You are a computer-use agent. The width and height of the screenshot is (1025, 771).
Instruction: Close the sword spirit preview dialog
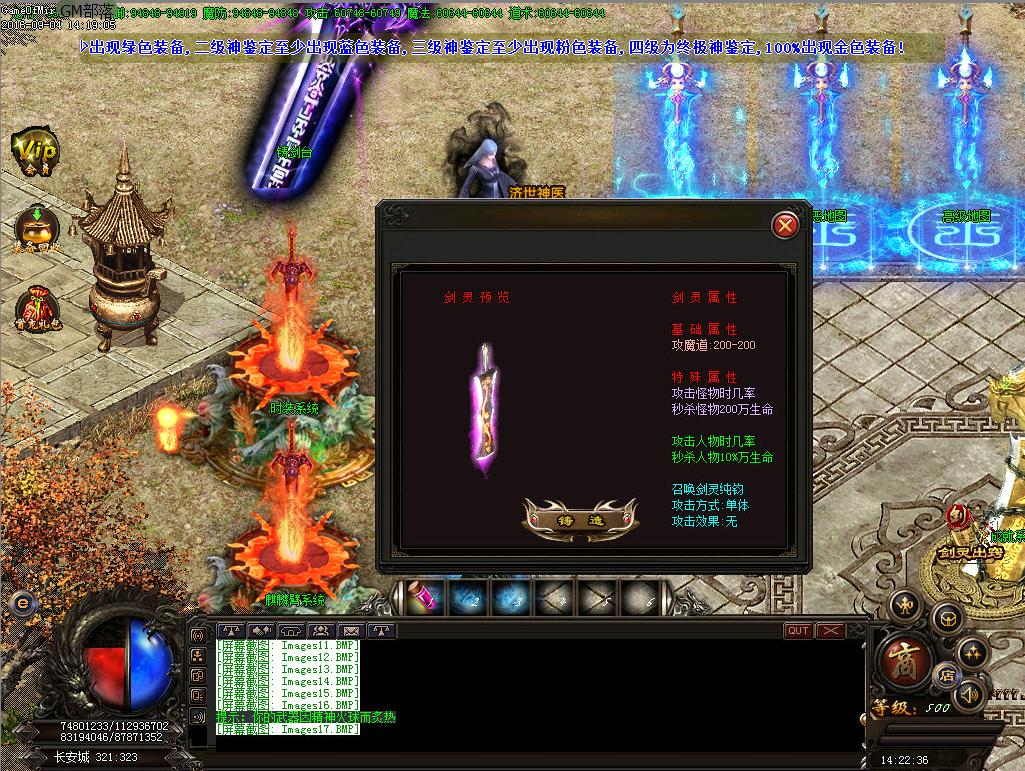point(786,226)
